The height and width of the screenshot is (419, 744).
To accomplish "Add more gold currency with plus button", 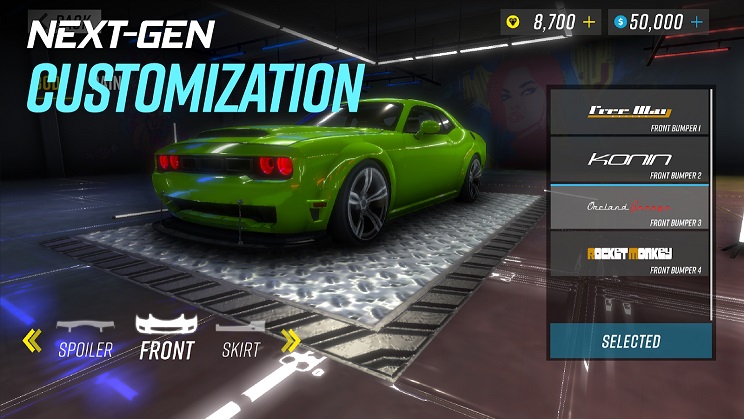I will (x=588, y=21).
